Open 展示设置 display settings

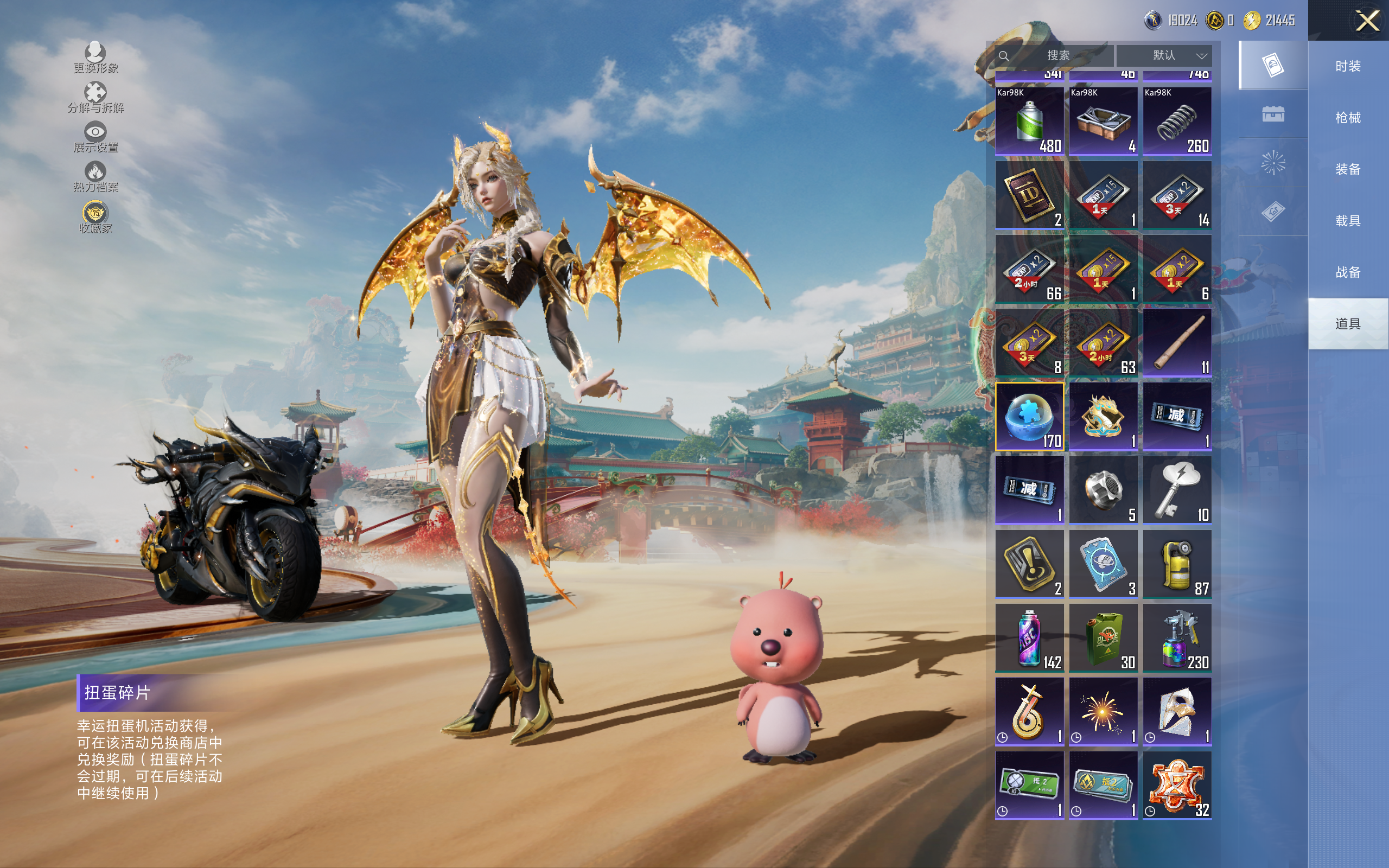tap(95, 137)
